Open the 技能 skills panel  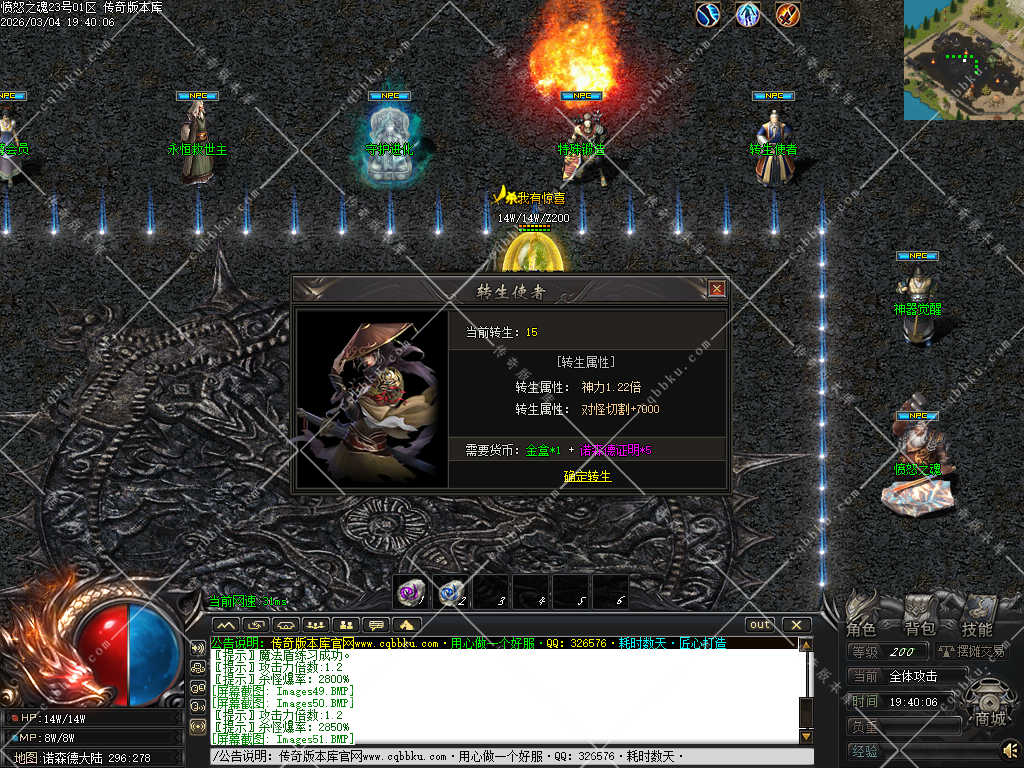click(x=977, y=628)
